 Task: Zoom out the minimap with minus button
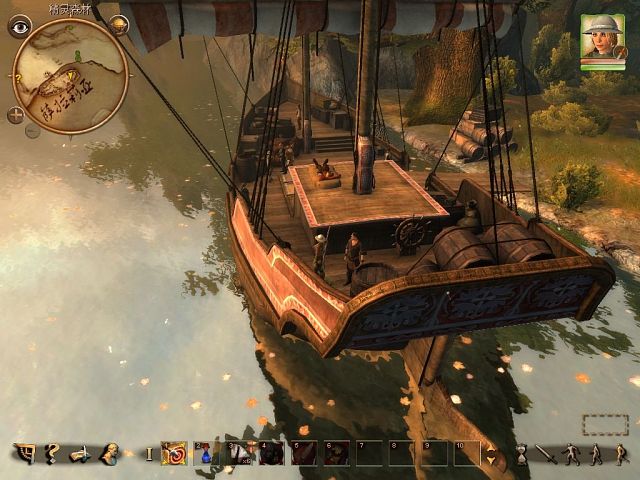32,130
